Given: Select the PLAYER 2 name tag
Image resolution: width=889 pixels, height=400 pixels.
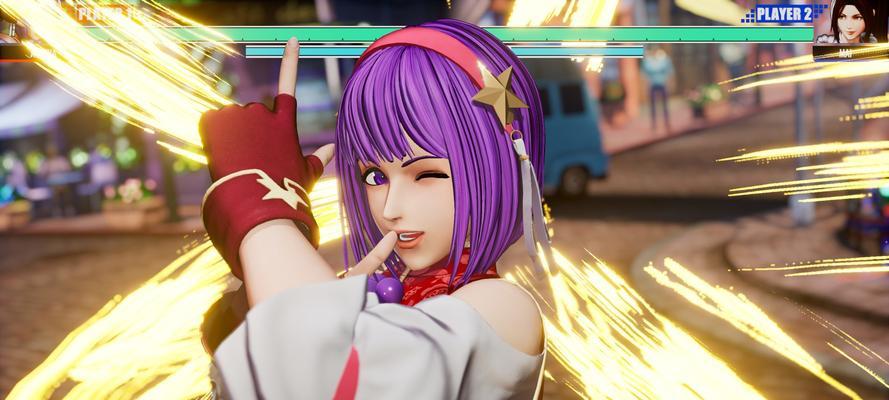Looking at the screenshot, I should [783, 14].
